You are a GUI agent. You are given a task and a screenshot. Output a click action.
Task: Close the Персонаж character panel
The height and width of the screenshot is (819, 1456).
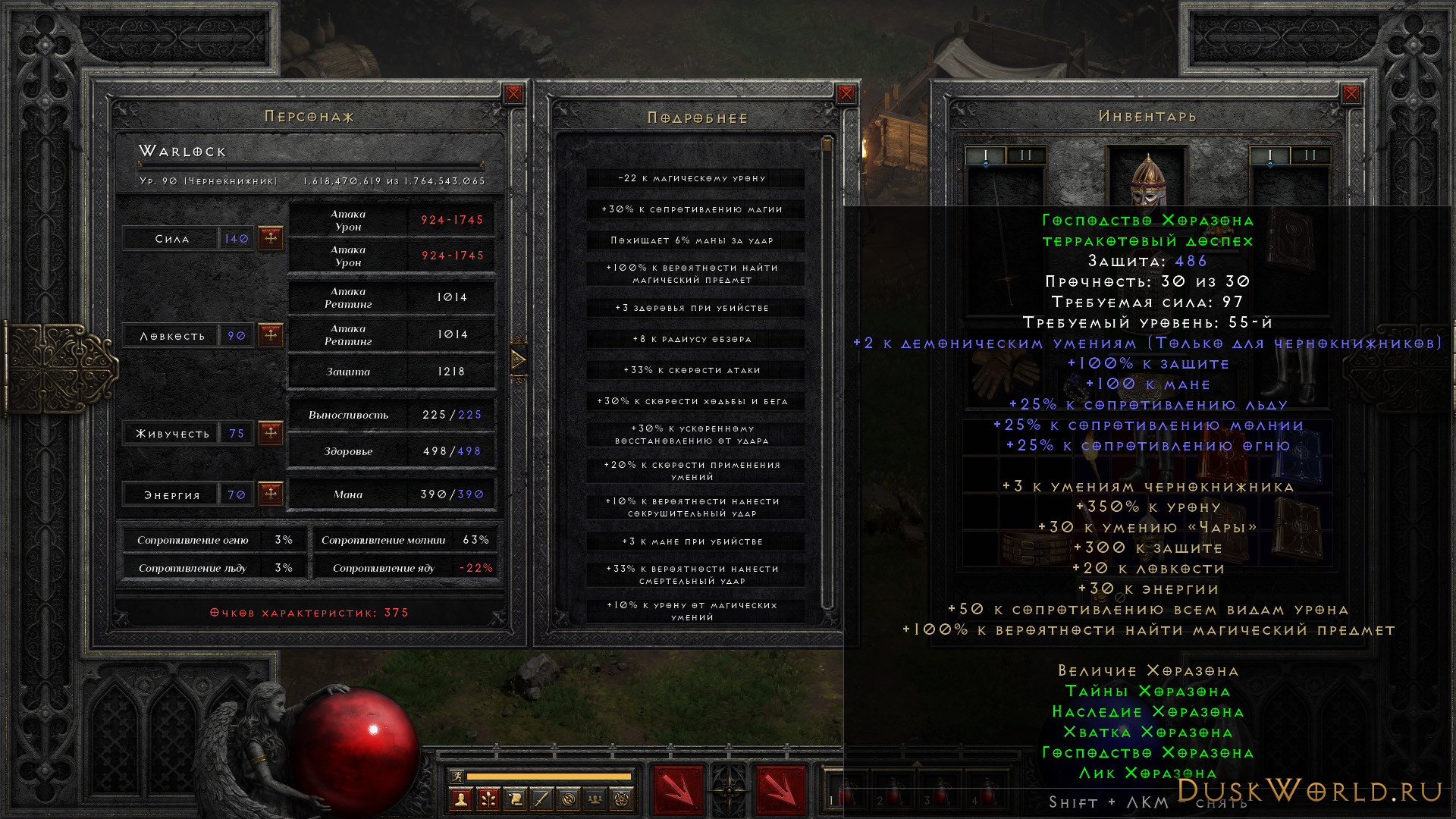click(x=513, y=94)
